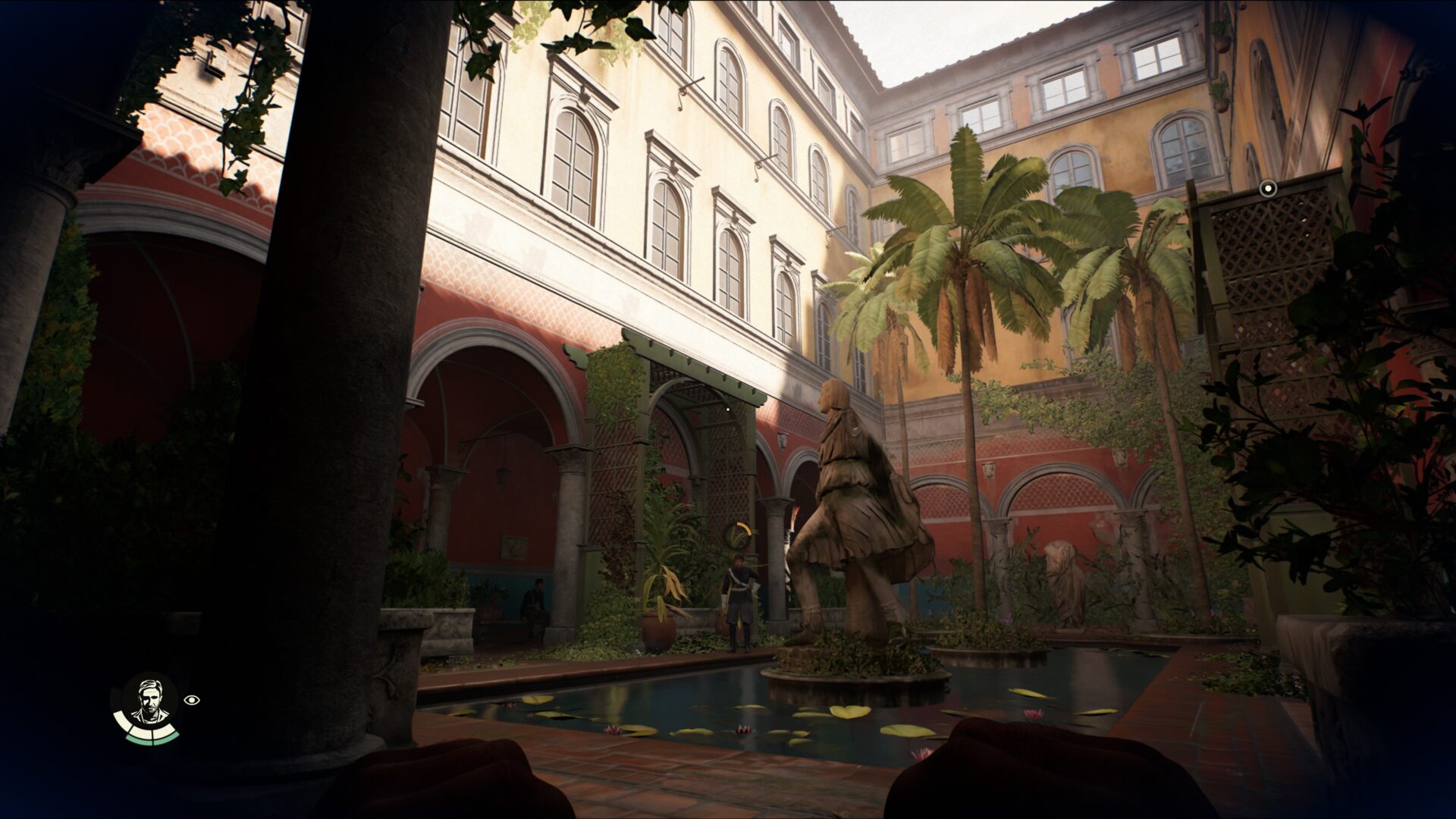Screen dimensions: 1456x819
Task: Click the white circular objective marker
Action: click(x=1268, y=187)
